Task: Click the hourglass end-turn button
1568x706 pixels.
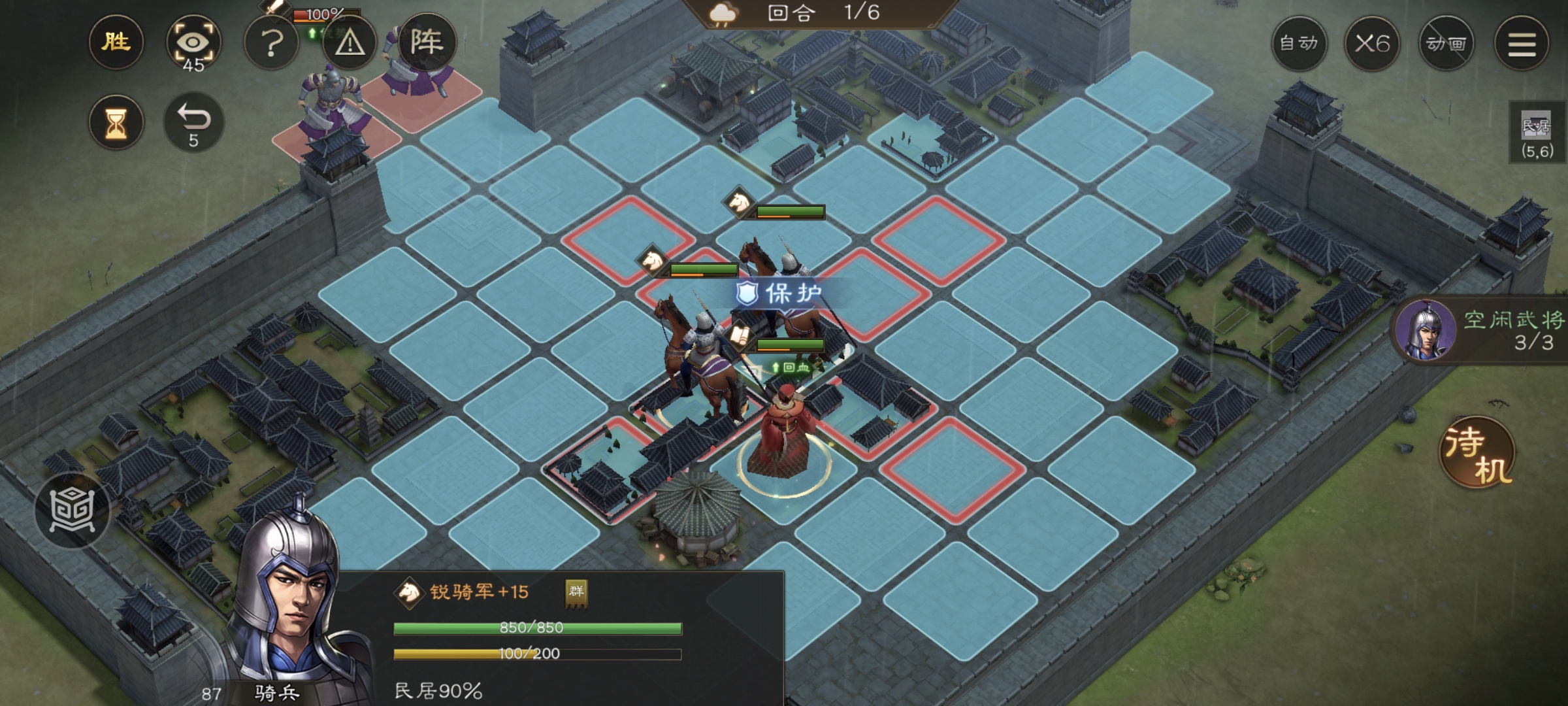Action: point(116,122)
